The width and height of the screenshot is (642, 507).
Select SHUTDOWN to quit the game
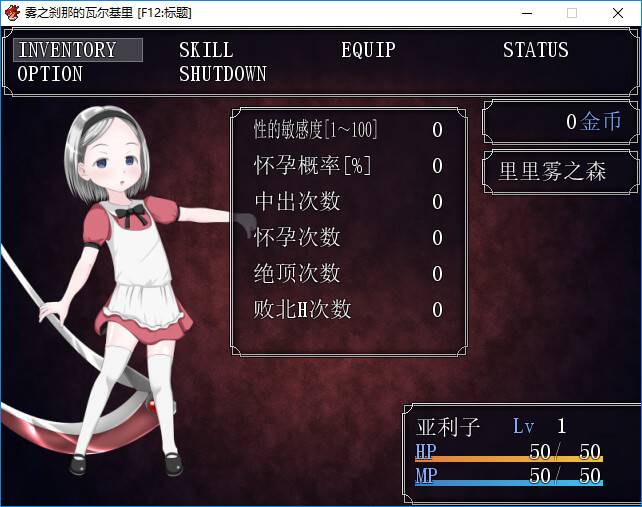coord(223,74)
